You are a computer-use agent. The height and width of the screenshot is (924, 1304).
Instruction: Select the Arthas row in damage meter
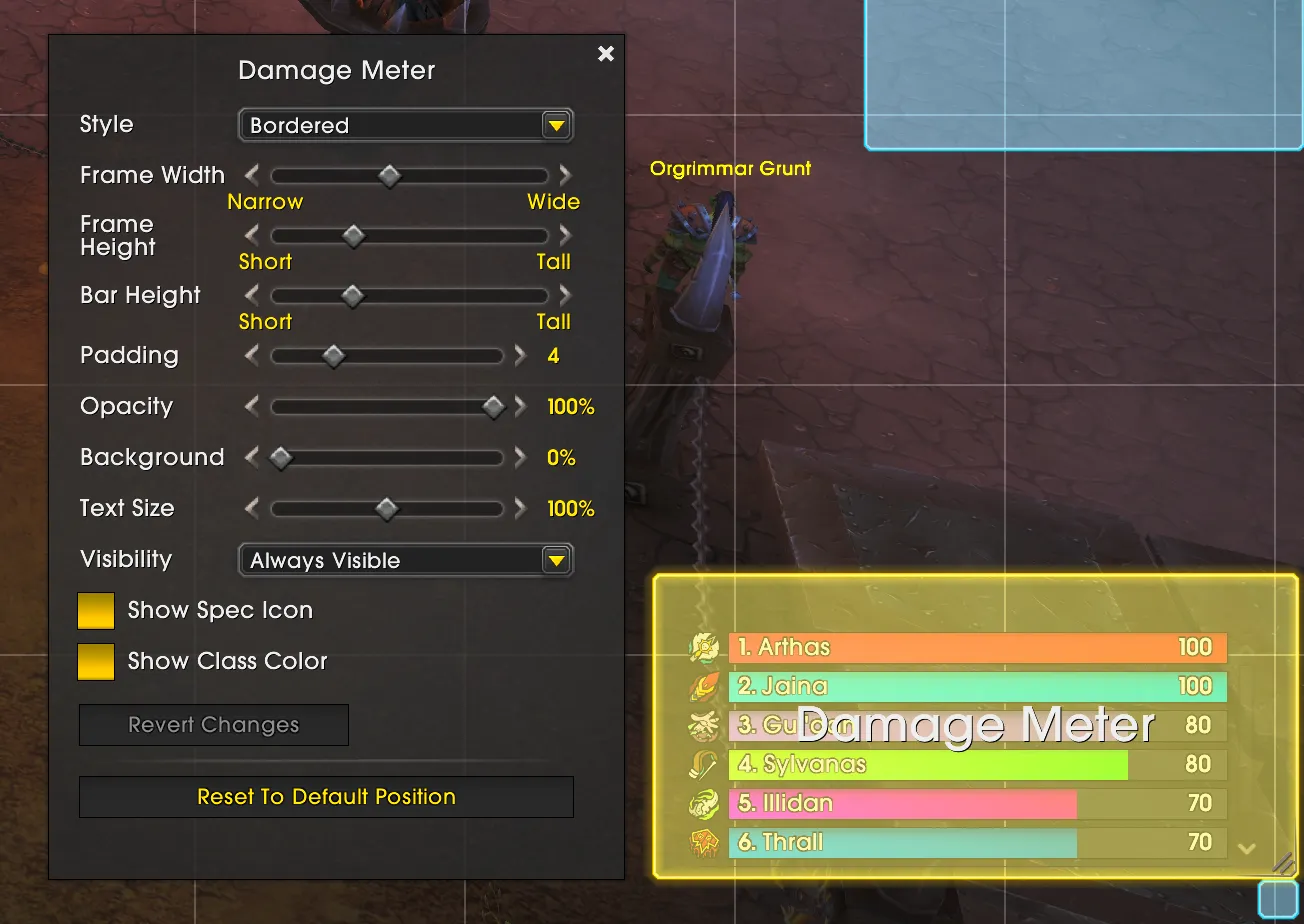pos(977,648)
